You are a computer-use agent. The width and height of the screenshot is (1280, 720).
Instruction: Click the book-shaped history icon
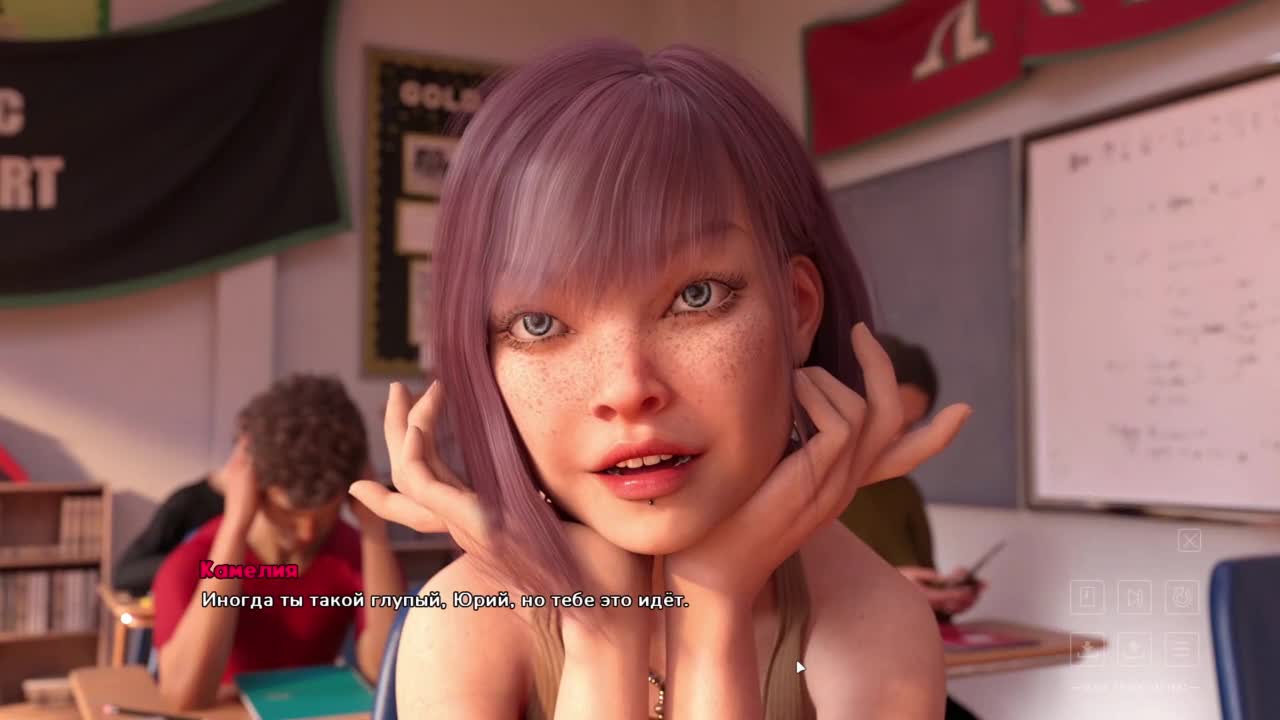point(1088,597)
